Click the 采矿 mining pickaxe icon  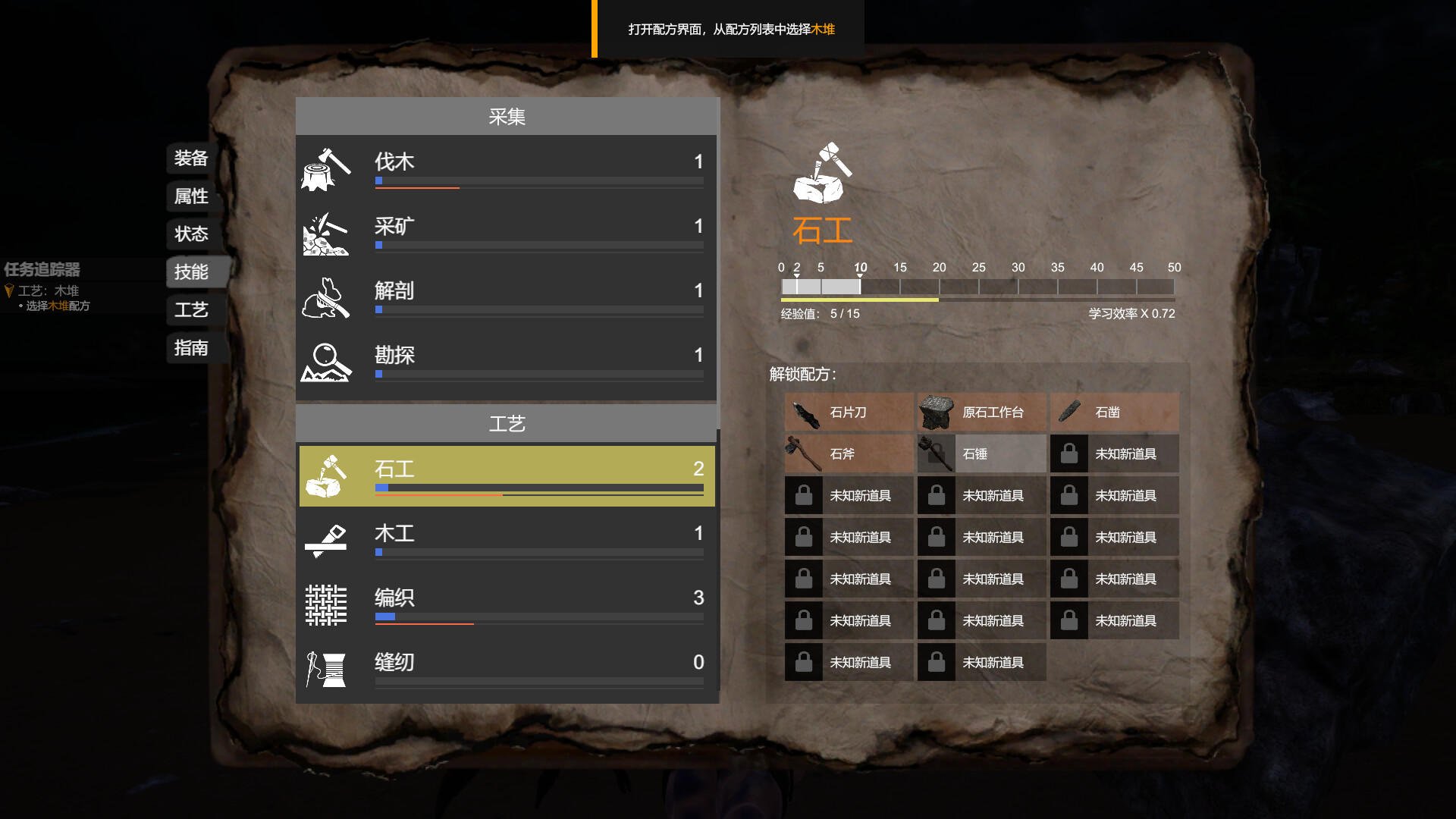click(325, 234)
